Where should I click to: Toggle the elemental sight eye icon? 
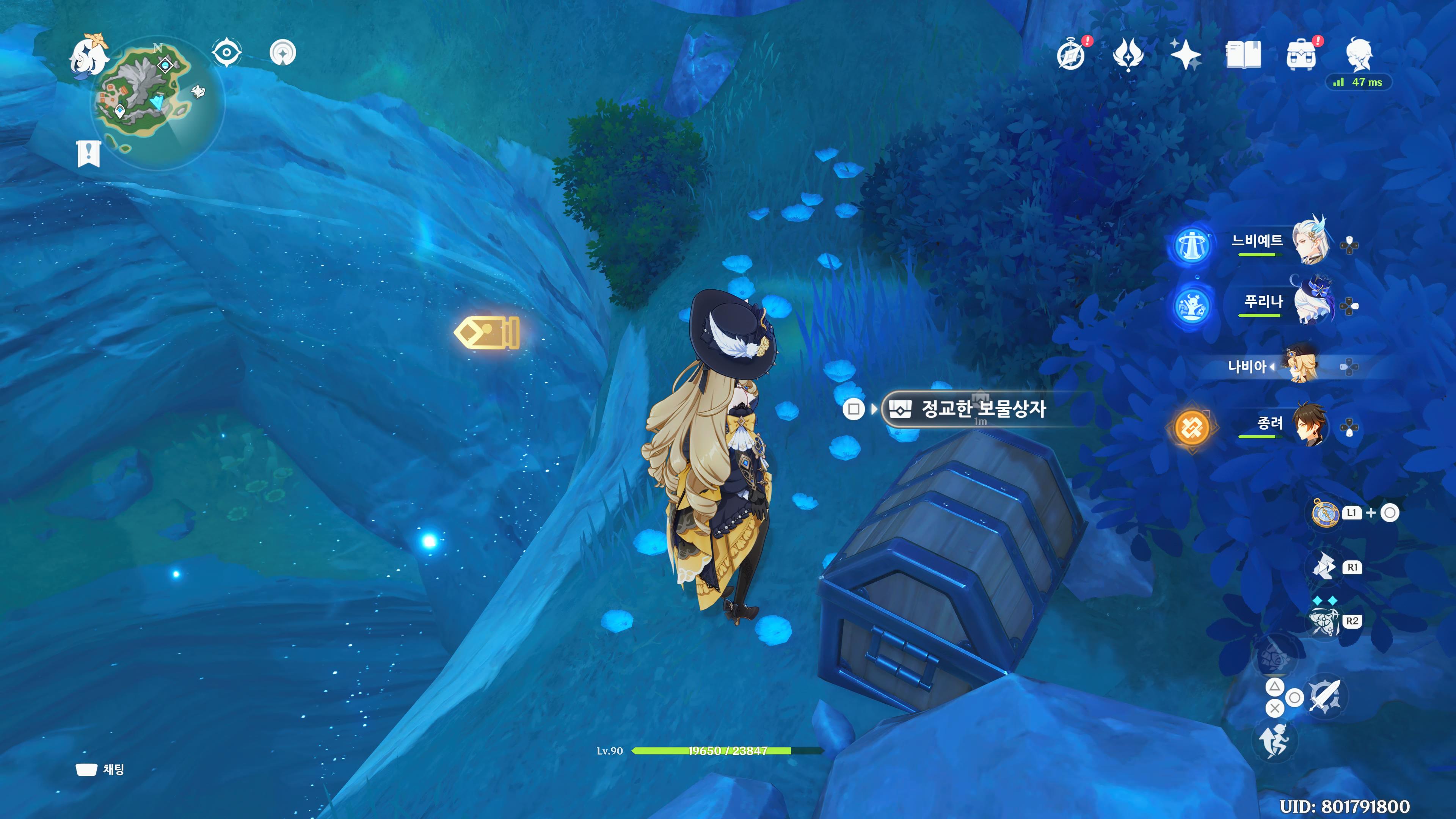tap(227, 53)
